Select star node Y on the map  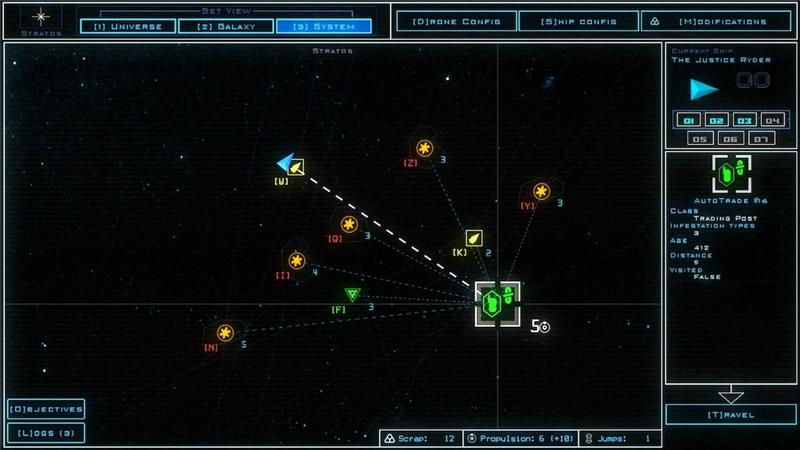pos(542,191)
